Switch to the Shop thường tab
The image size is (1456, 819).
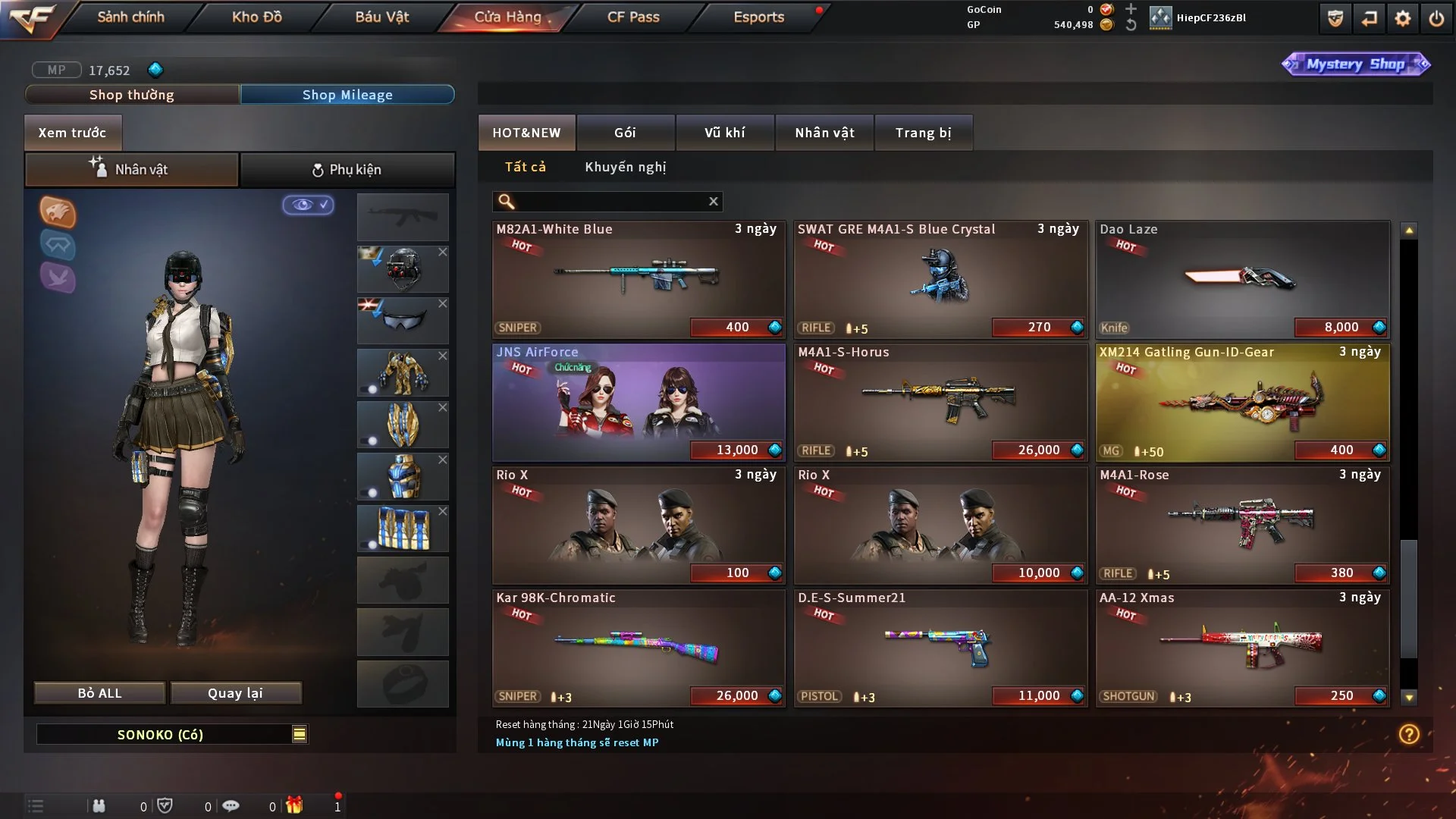pyautogui.click(x=132, y=95)
